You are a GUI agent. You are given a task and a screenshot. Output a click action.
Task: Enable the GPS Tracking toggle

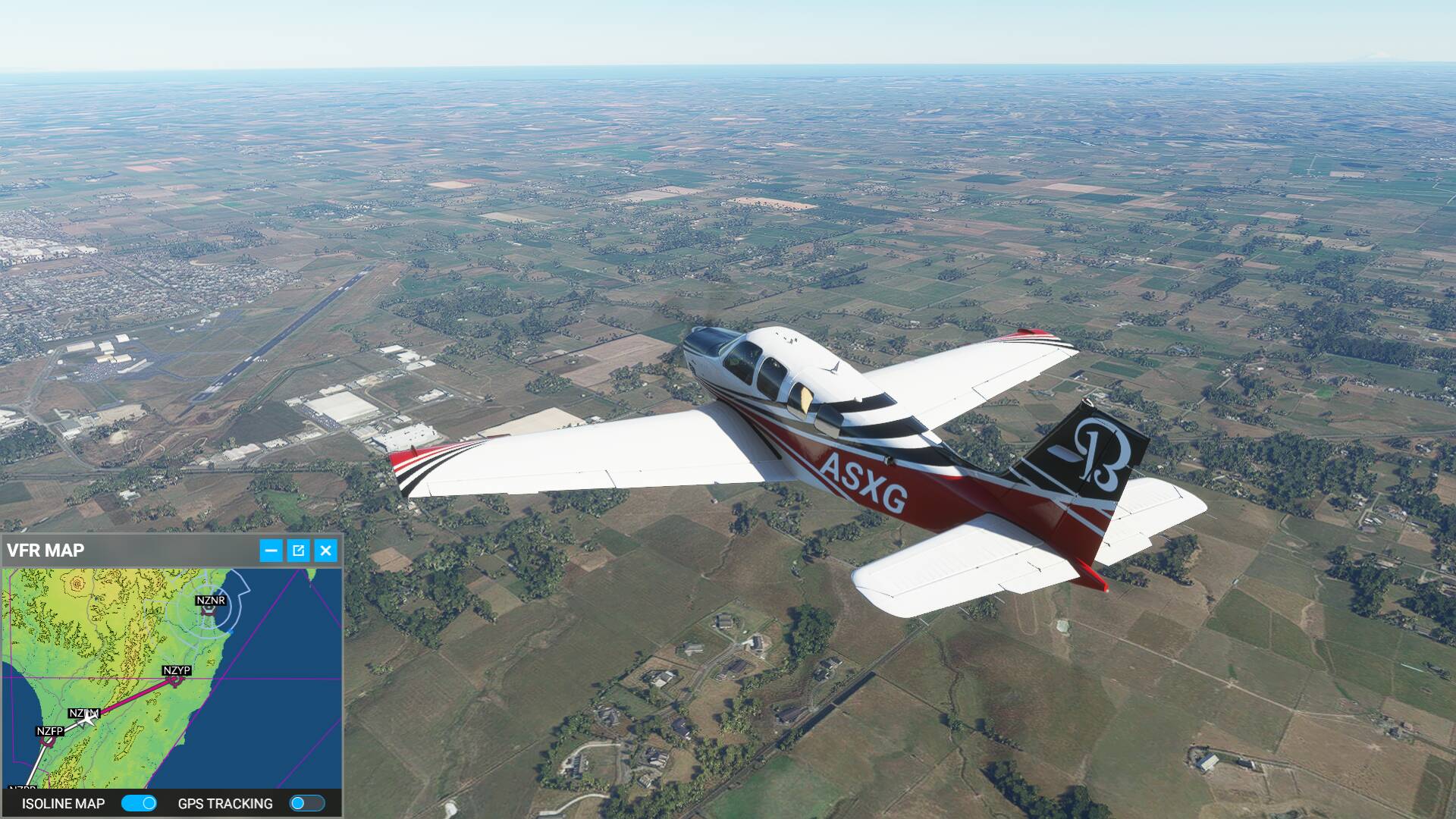click(x=307, y=803)
